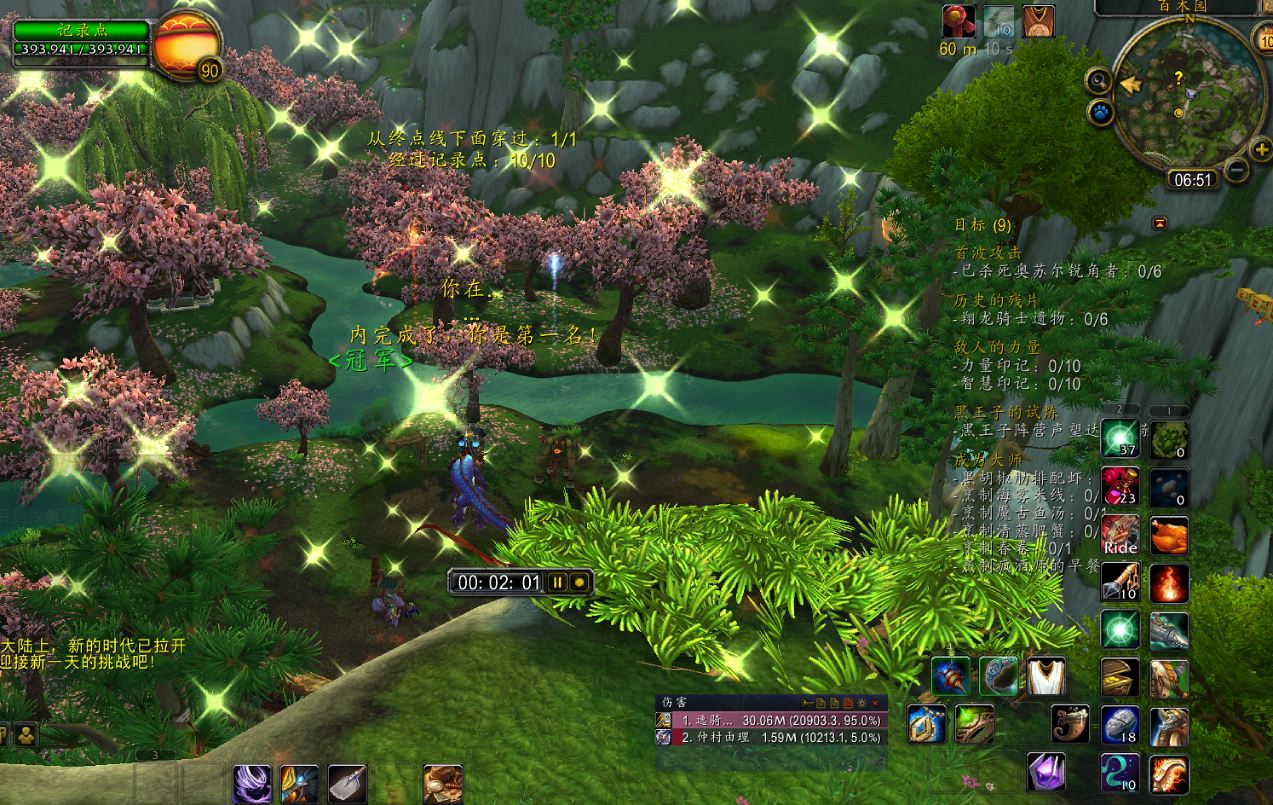Image resolution: width=1273 pixels, height=805 pixels.
Task: Collapse the objectives tracker with the arrow button
Action: click(x=1160, y=222)
